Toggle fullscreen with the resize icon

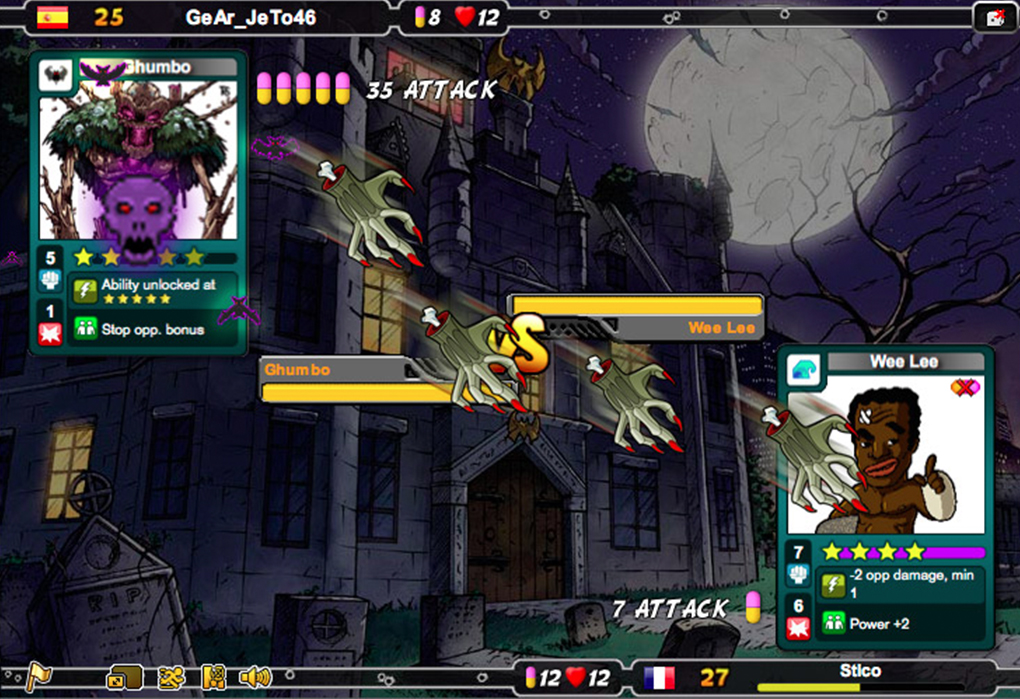coord(125,677)
